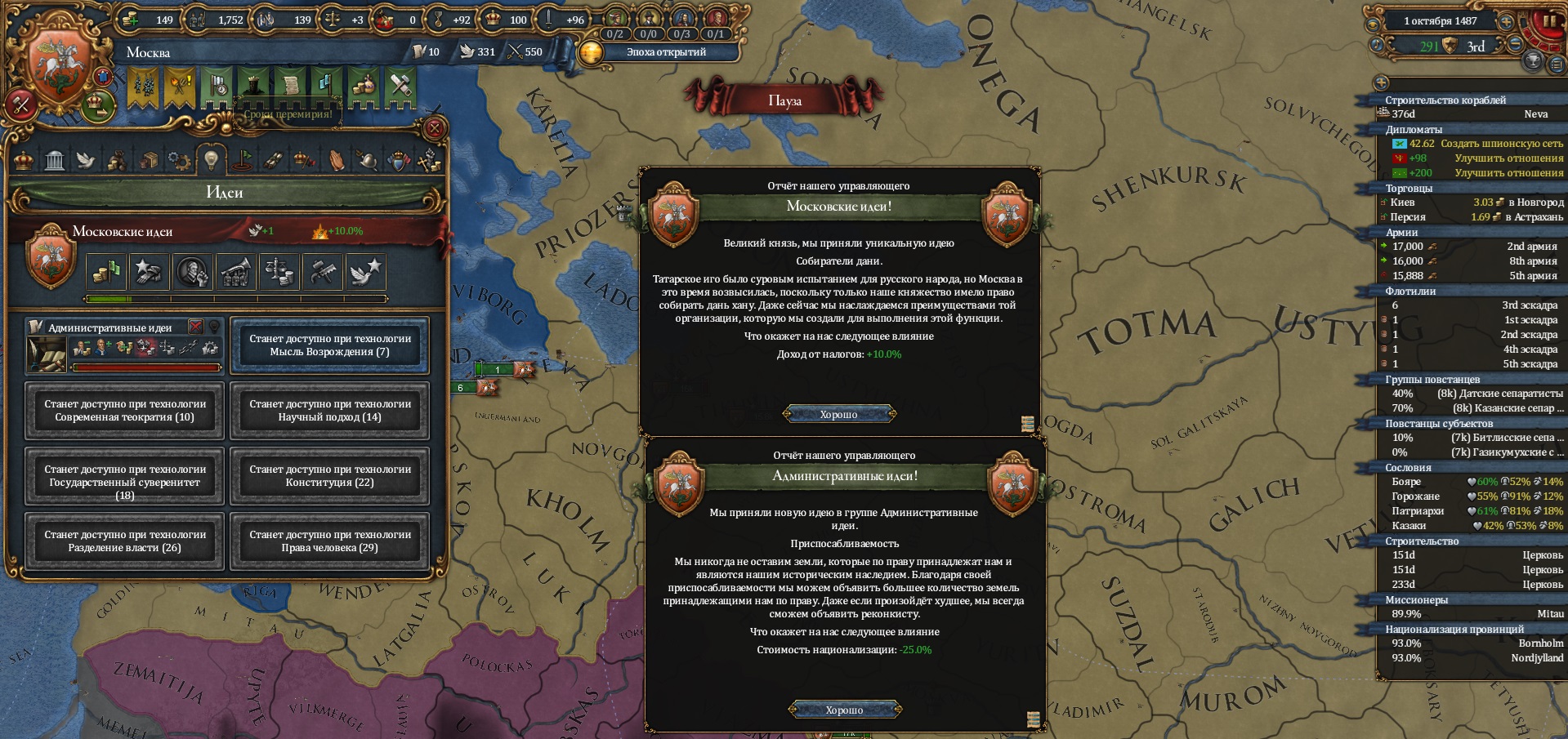This screenshot has height=739, width=1568.
Task: Open the idea slot unlocked at Мысль Возрождения
Action: (x=329, y=345)
